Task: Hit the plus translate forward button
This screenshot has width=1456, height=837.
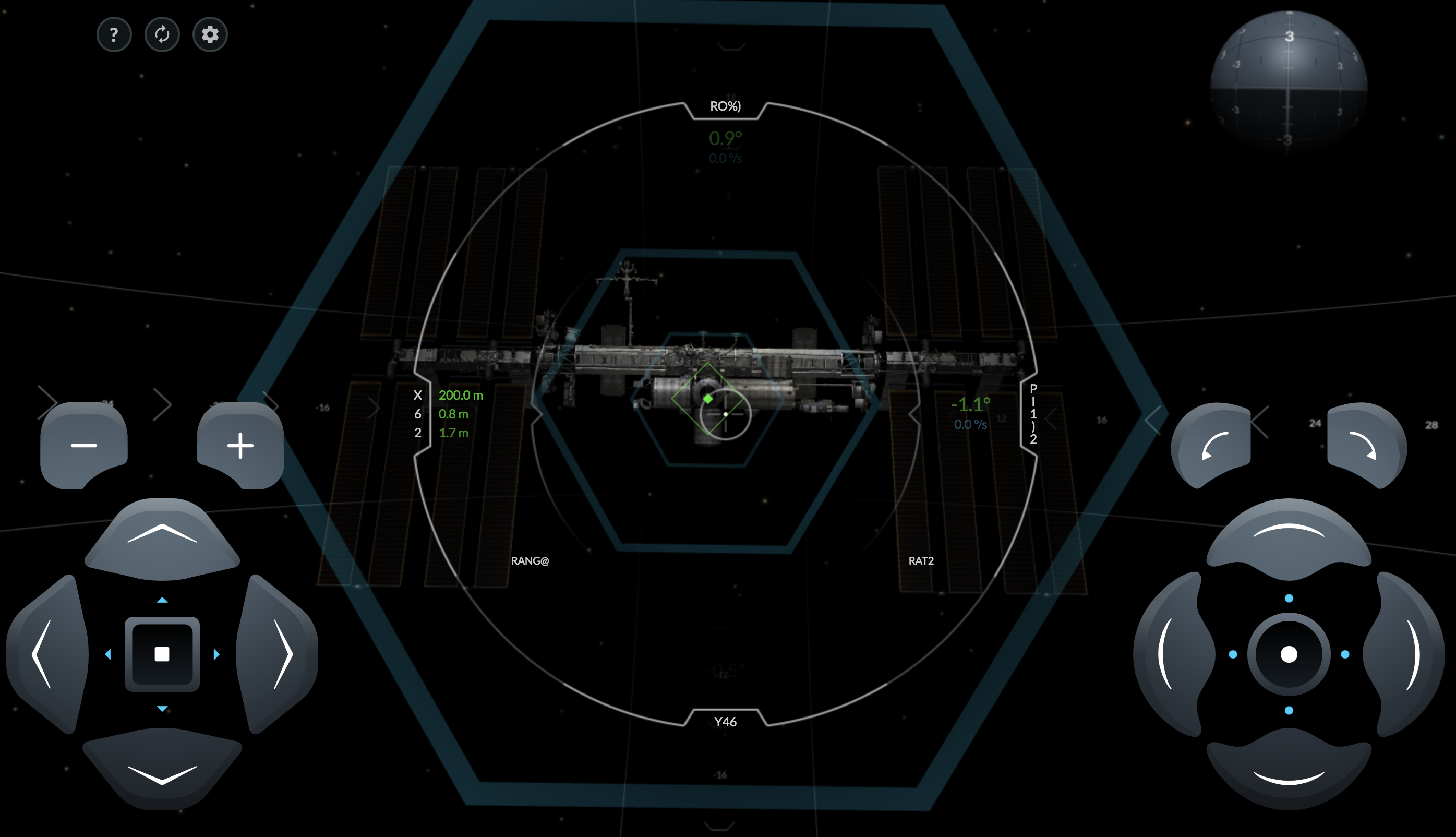Action: pyautogui.click(x=240, y=446)
